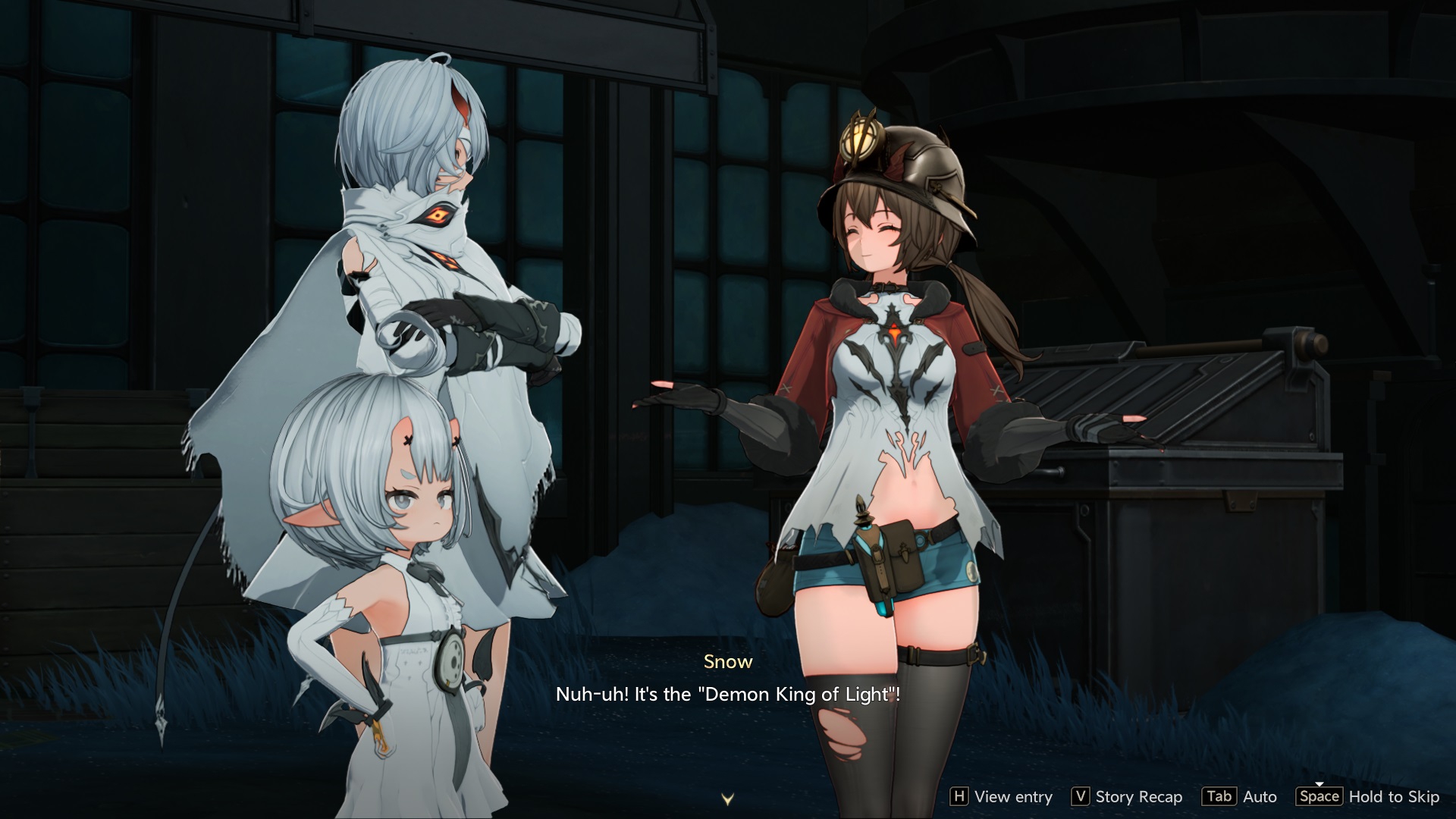Select the speaker name Snow
Image resolution: width=1456 pixels, height=819 pixels.
pos(727,661)
